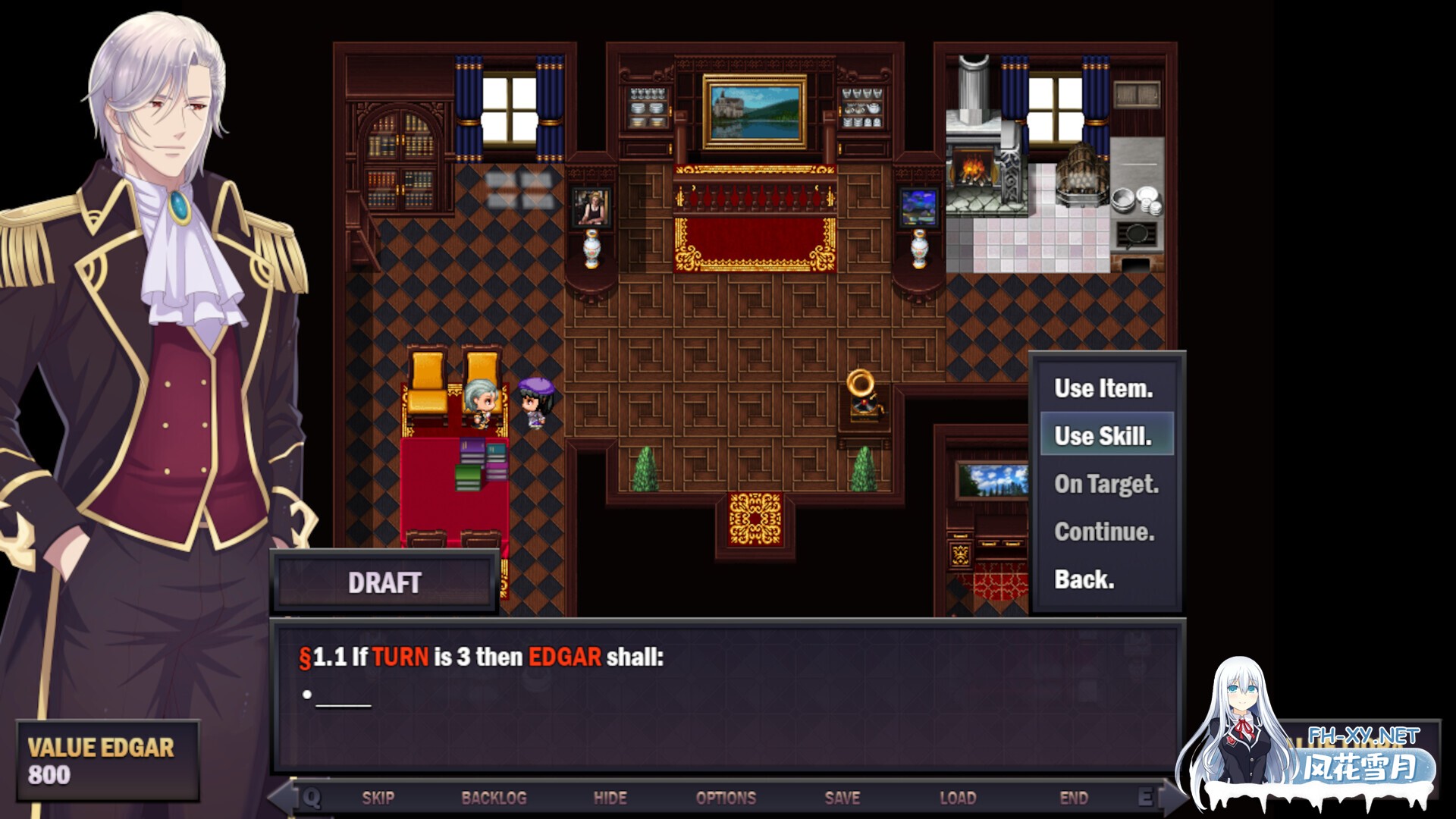Image resolution: width=1456 pixels, height=819 pixels.
Task: Open the SAVE screen
Action: (842, 798)
